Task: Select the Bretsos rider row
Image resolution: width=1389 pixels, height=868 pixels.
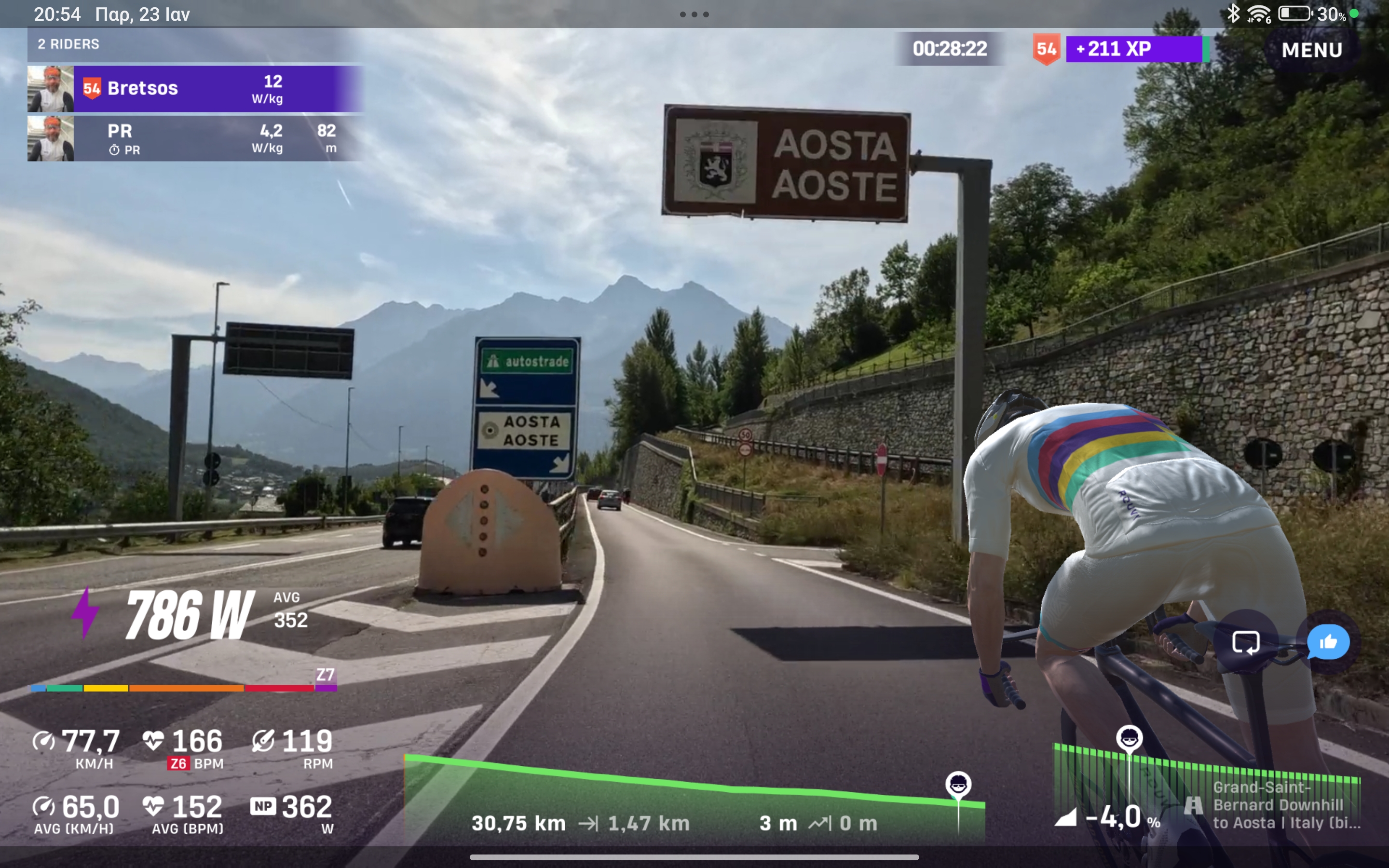Action: click(x=195, y=88)
